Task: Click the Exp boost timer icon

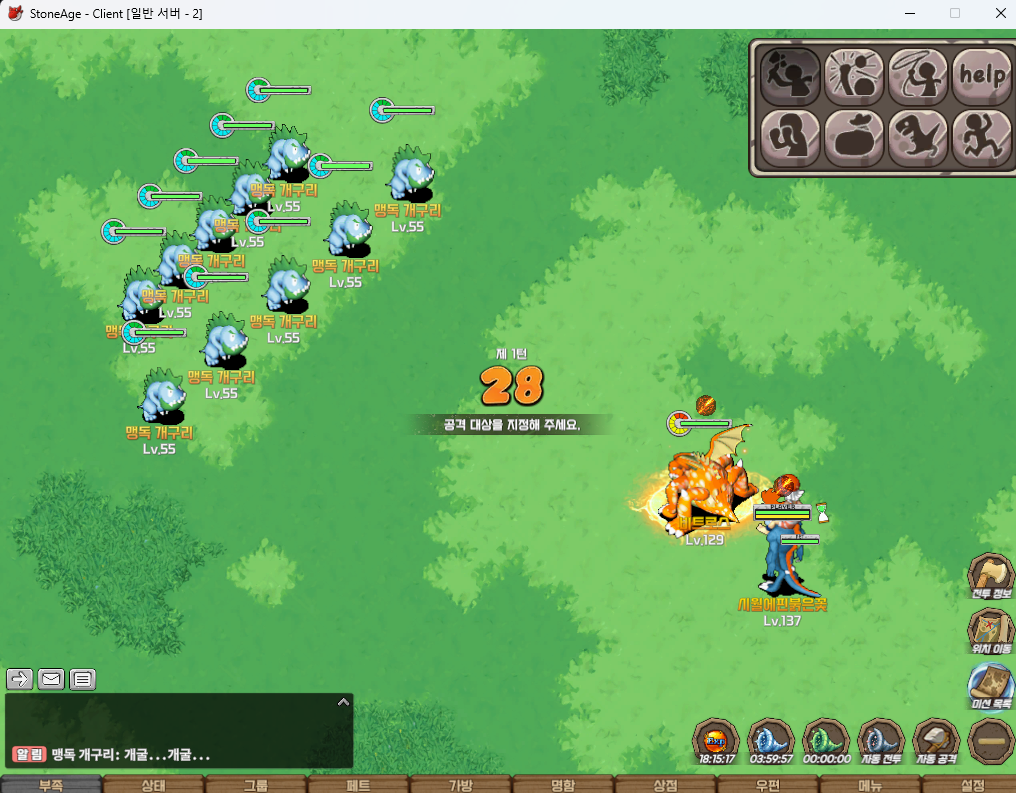Action: tap(716, 742)
